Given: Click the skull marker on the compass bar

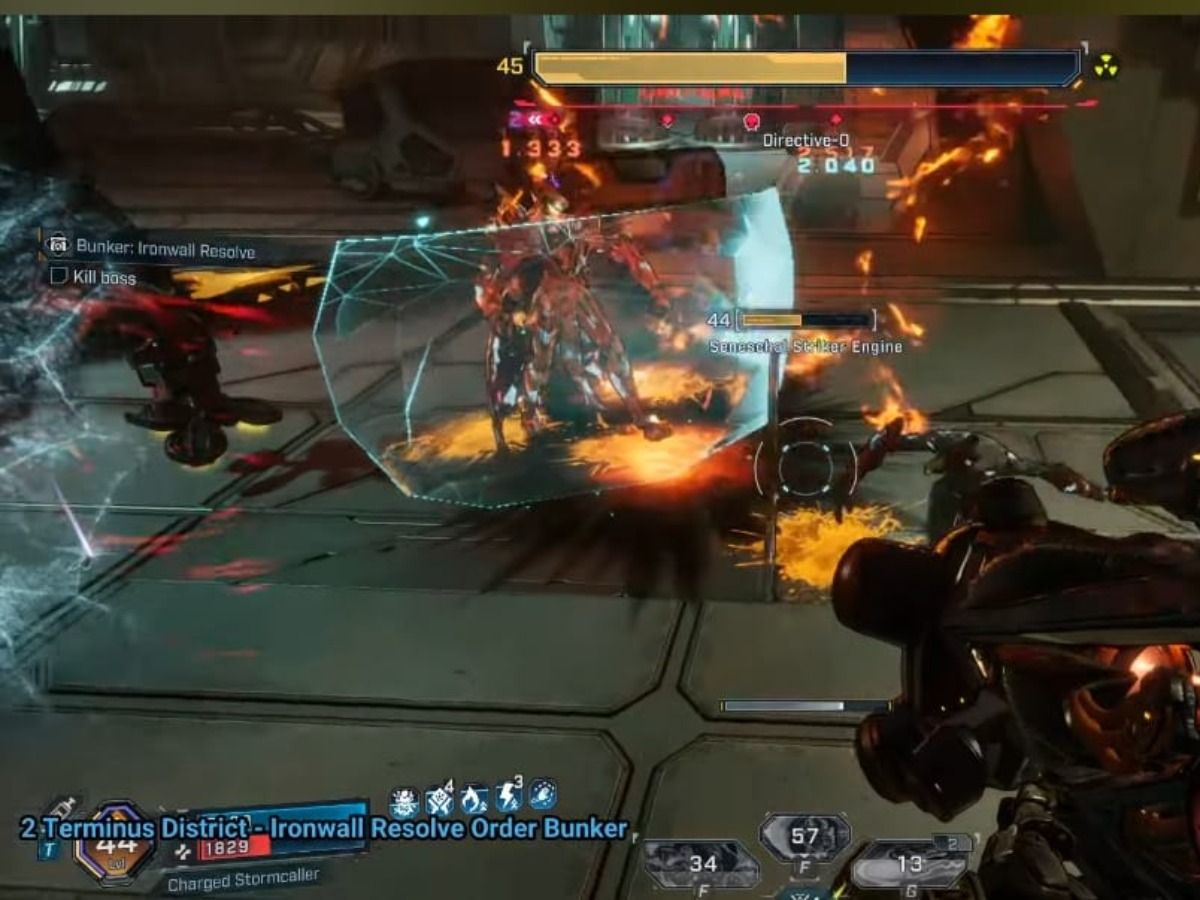Looking at the screenshot, I should [x=752, y=121].
